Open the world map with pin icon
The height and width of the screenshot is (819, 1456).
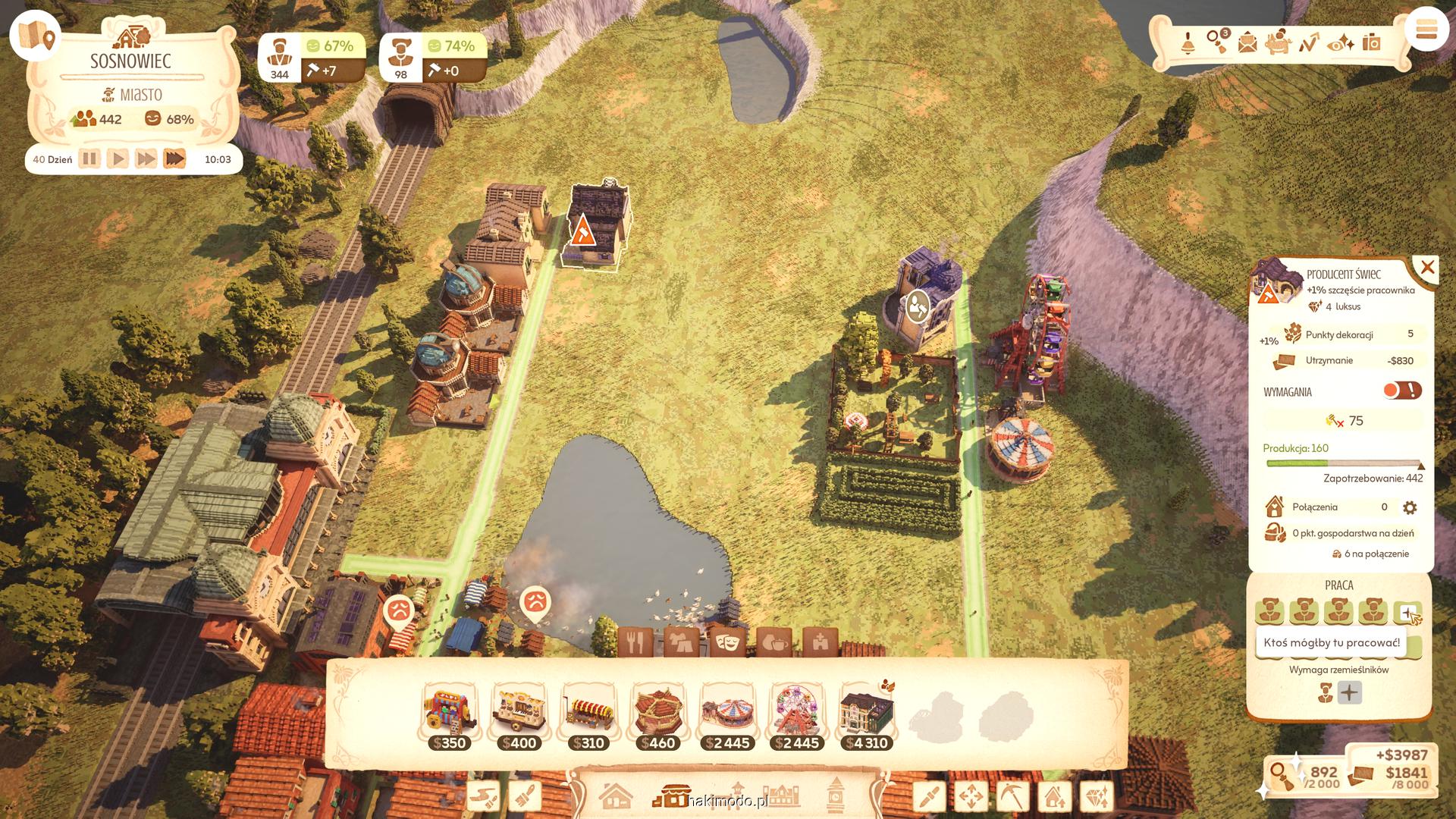click(36, 35)
